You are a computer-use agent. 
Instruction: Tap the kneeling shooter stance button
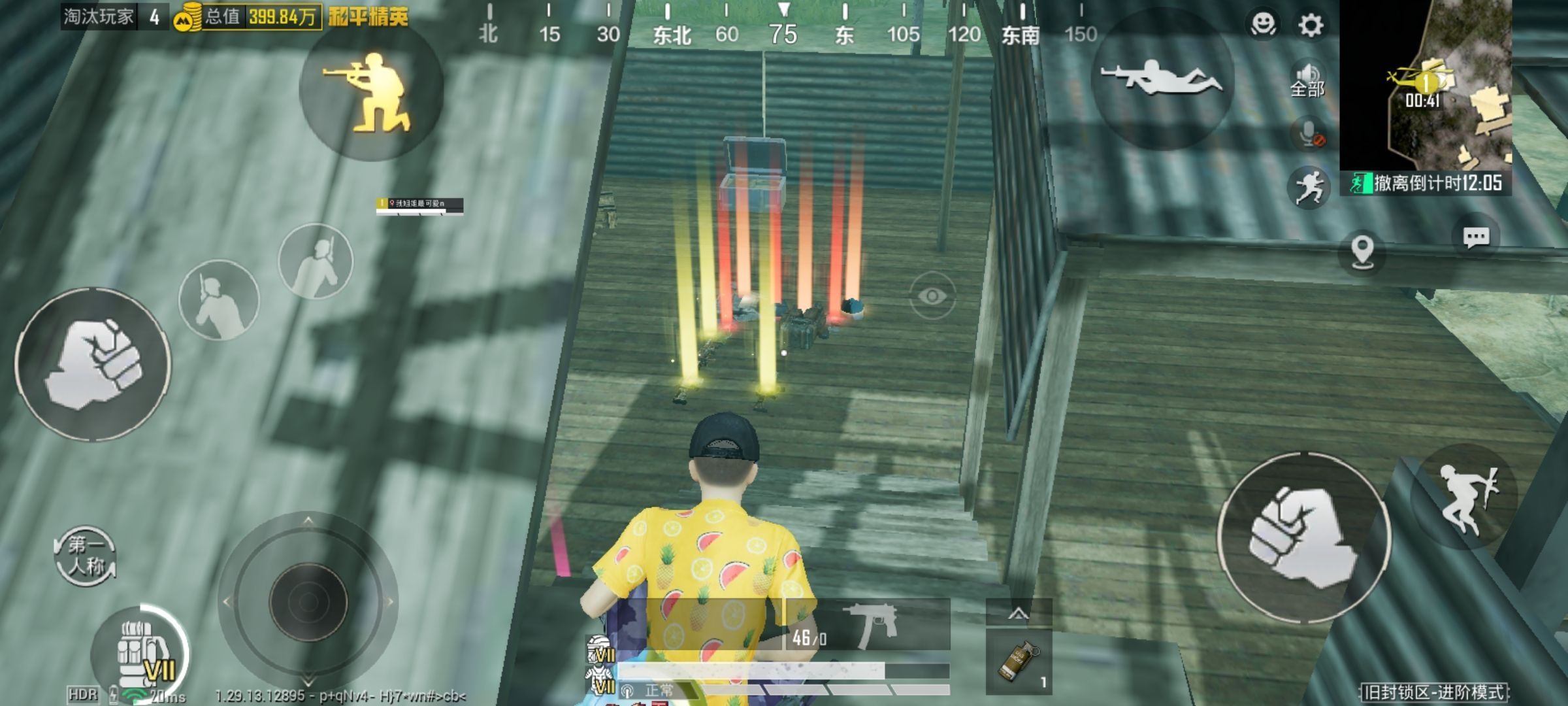tap(370, 92)
